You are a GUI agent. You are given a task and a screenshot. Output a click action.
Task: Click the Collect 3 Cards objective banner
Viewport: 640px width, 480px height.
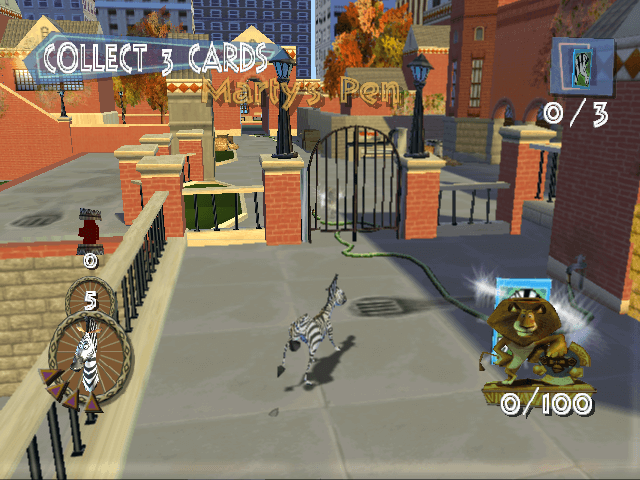tap(155, 58)
